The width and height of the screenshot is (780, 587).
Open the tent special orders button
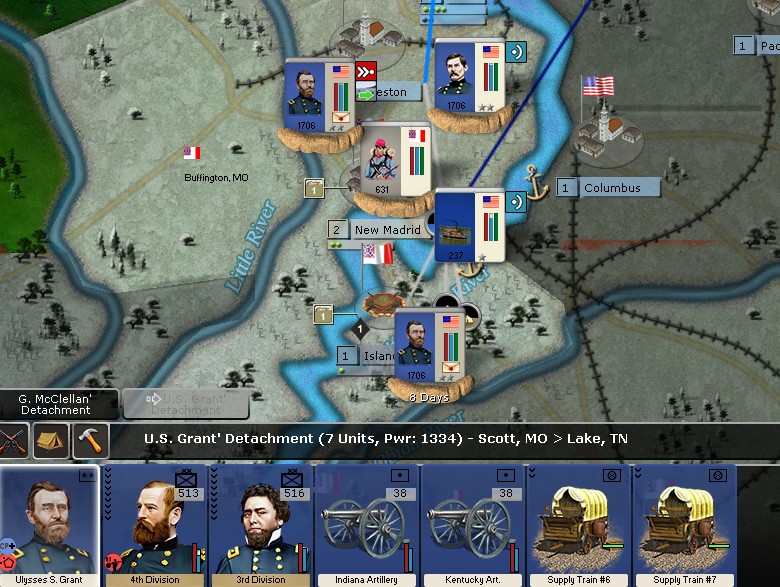(x=50, y=440)
